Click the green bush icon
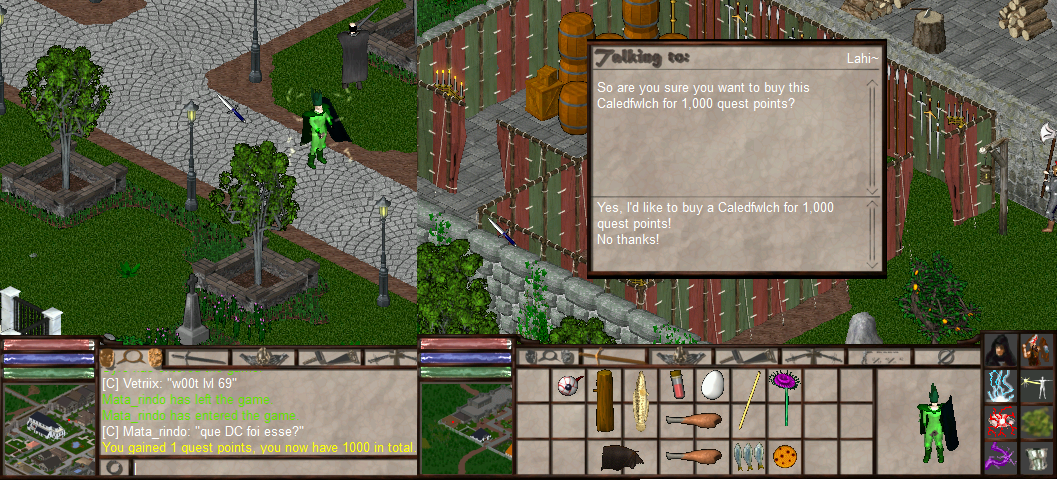Image resolution: width=1057 pixels, height=481 pixels. 1038,421
